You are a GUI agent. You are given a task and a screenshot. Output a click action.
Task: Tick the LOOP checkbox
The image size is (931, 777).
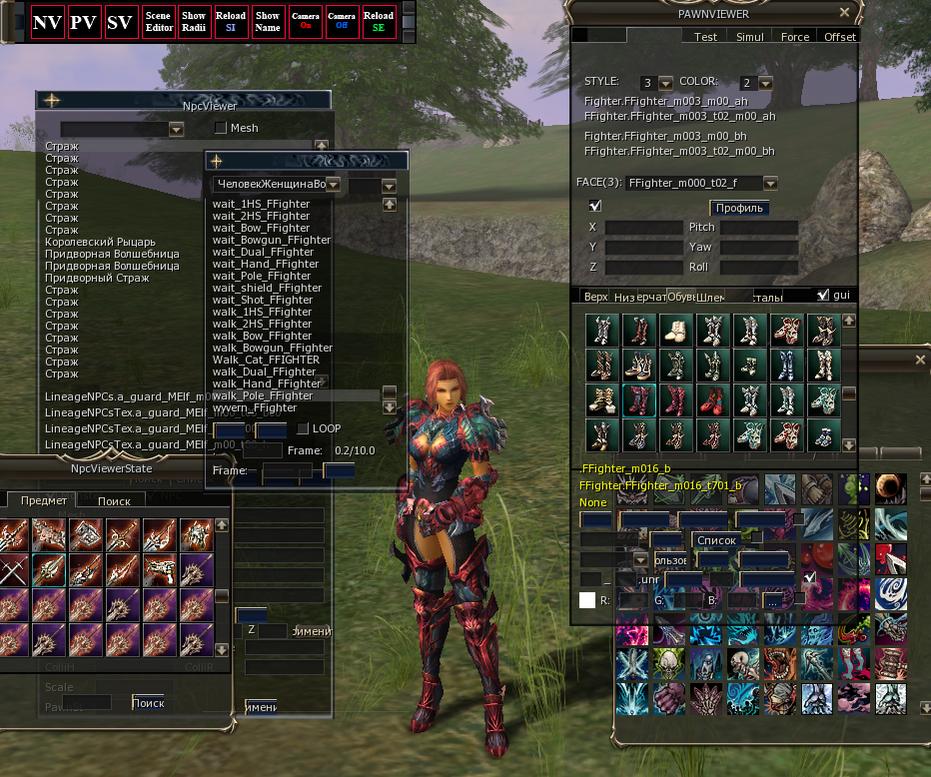tap(303, 429)
